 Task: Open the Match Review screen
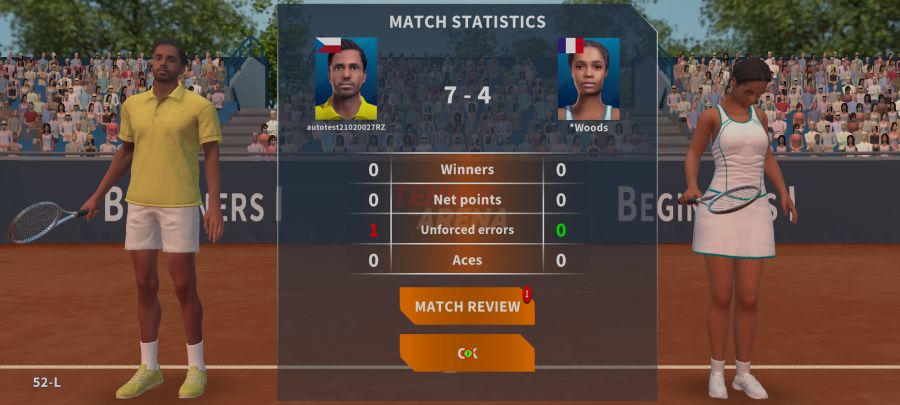click(x=467, y=306)
